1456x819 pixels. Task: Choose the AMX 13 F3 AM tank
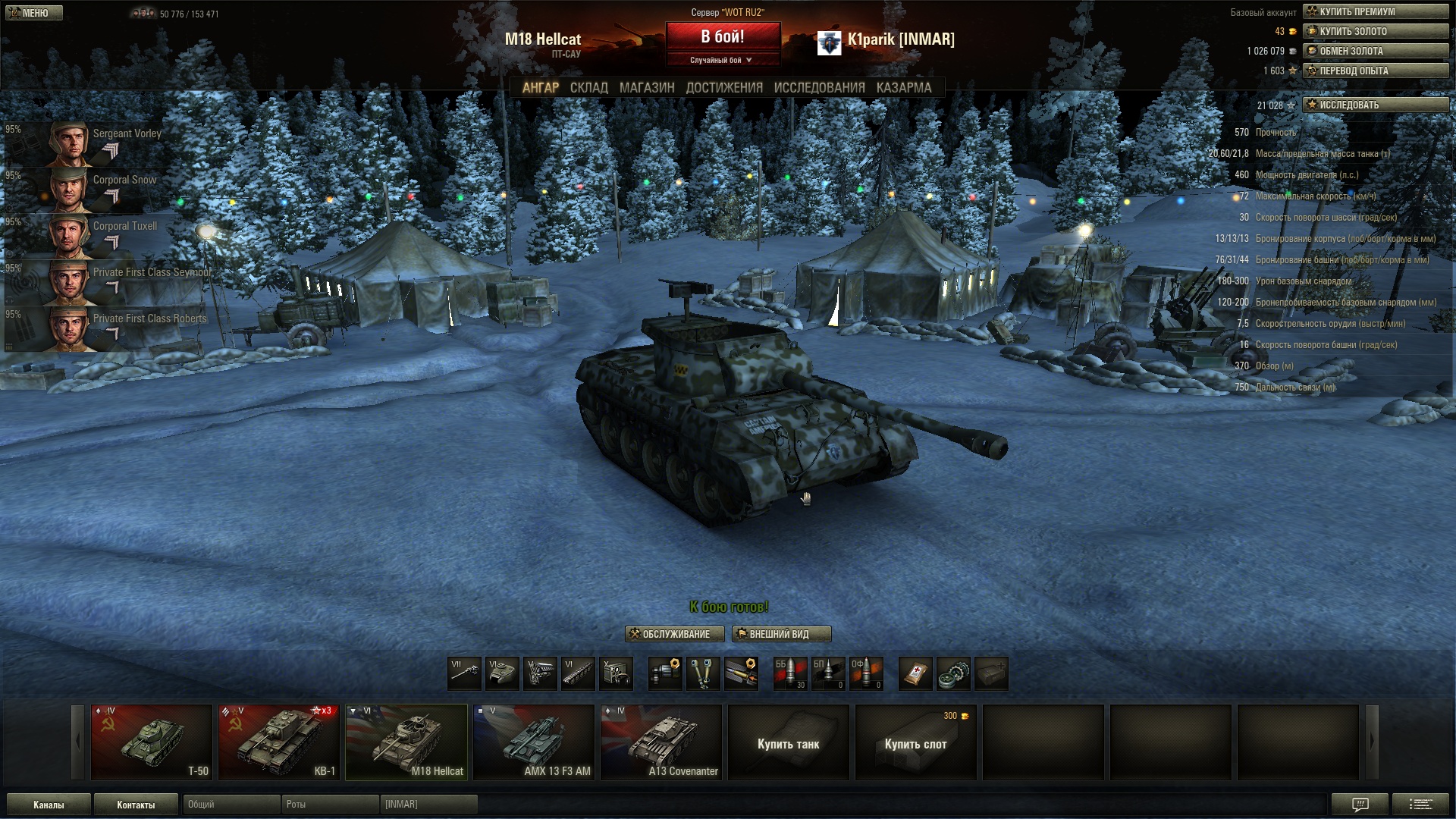533,742
